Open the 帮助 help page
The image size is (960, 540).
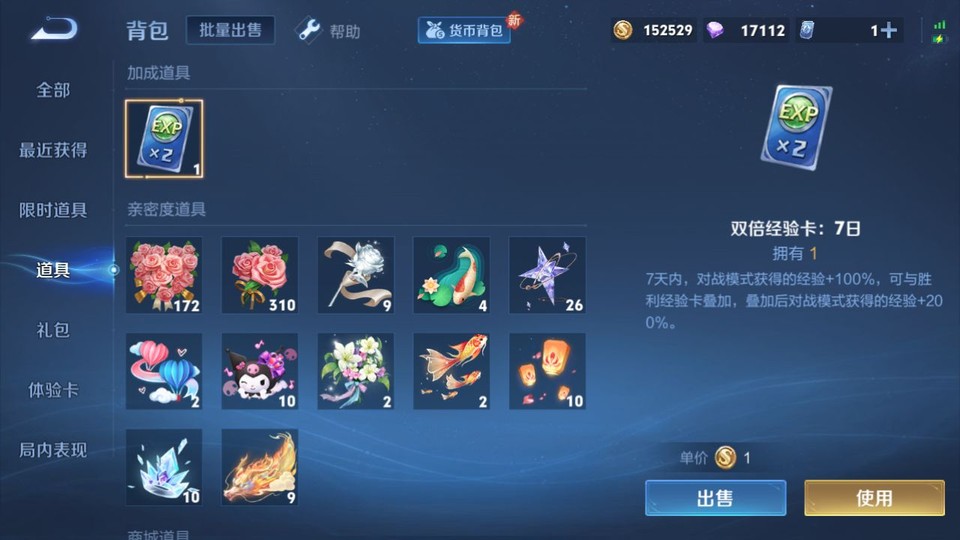click(x=329, y=31)
